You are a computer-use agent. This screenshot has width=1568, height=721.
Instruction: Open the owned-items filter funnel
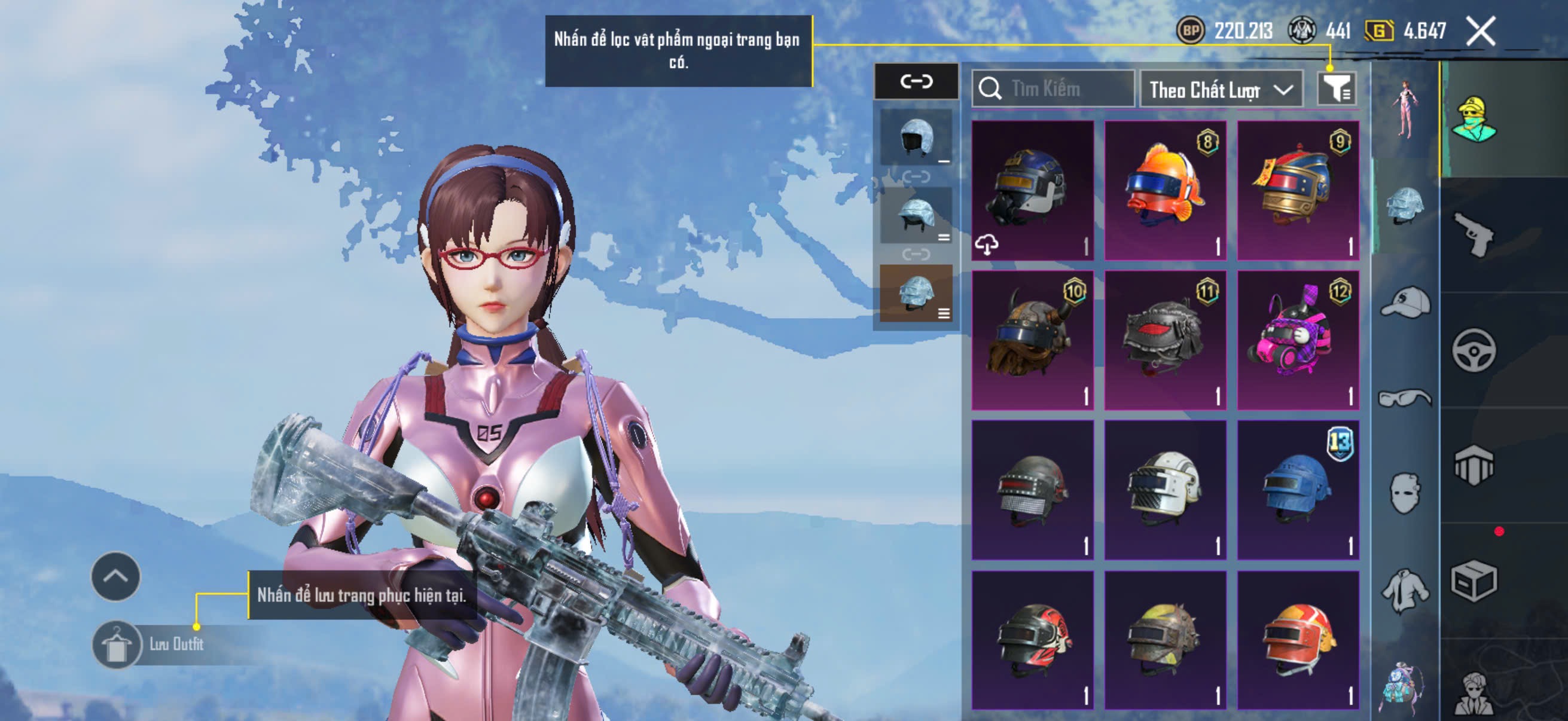pos(1335,90)
